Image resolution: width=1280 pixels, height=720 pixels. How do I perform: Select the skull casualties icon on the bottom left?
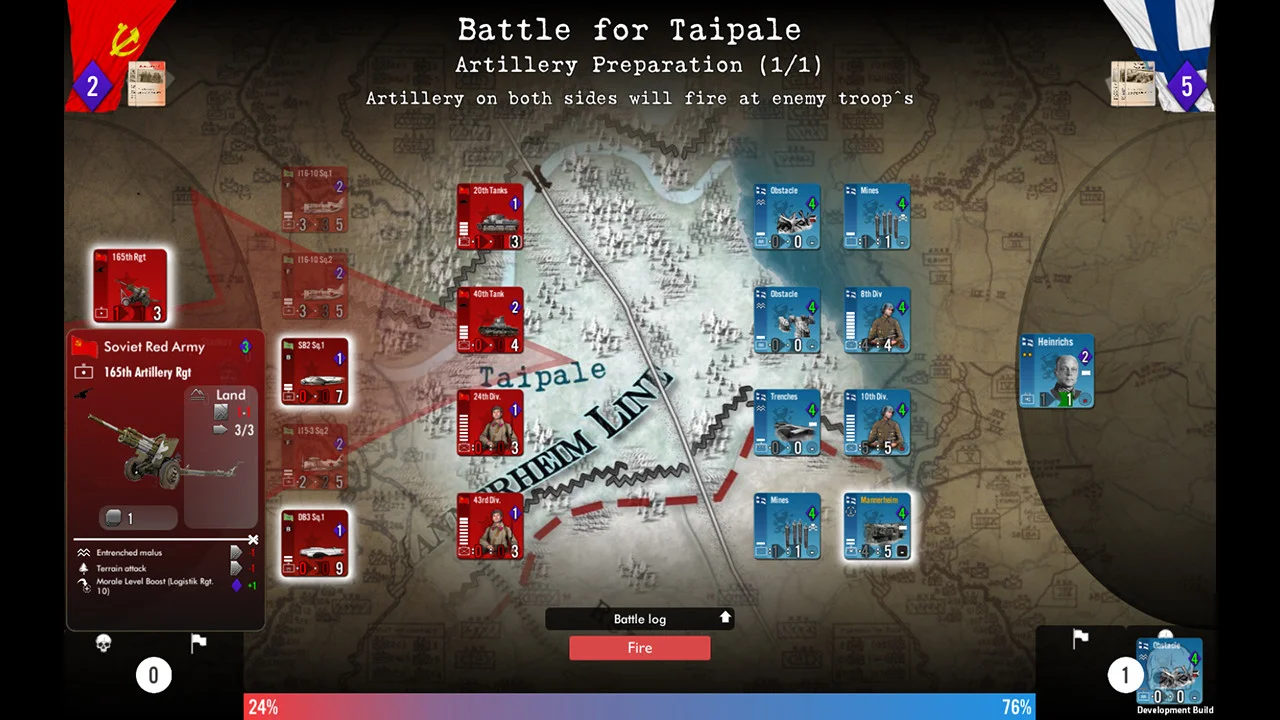(x=103, y=642)
